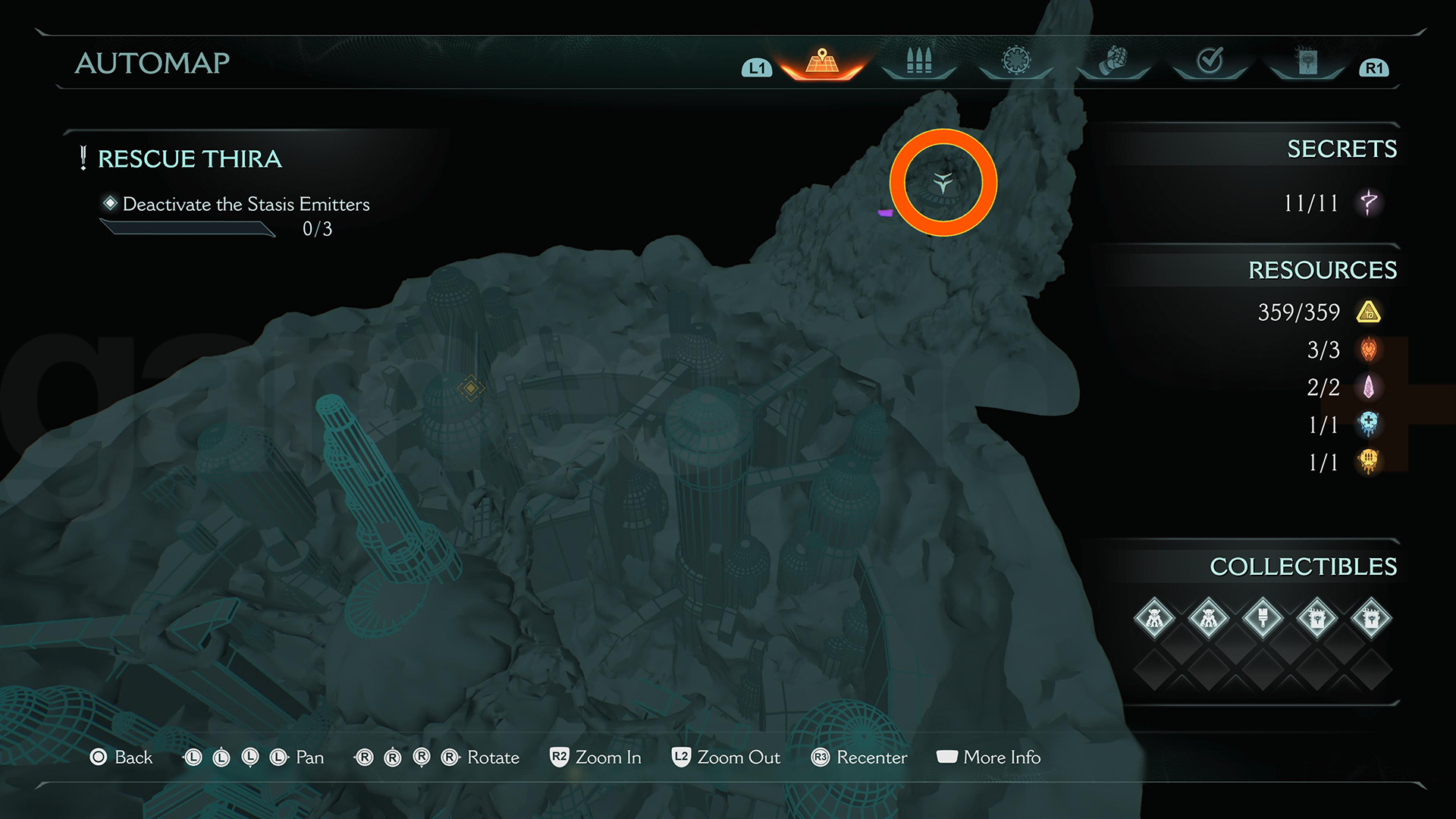Image resolution: width=1456 pixels, height=819 pixels.
Task: Select the yellow diamond objective marker on map
Action: tap(470, 388)
